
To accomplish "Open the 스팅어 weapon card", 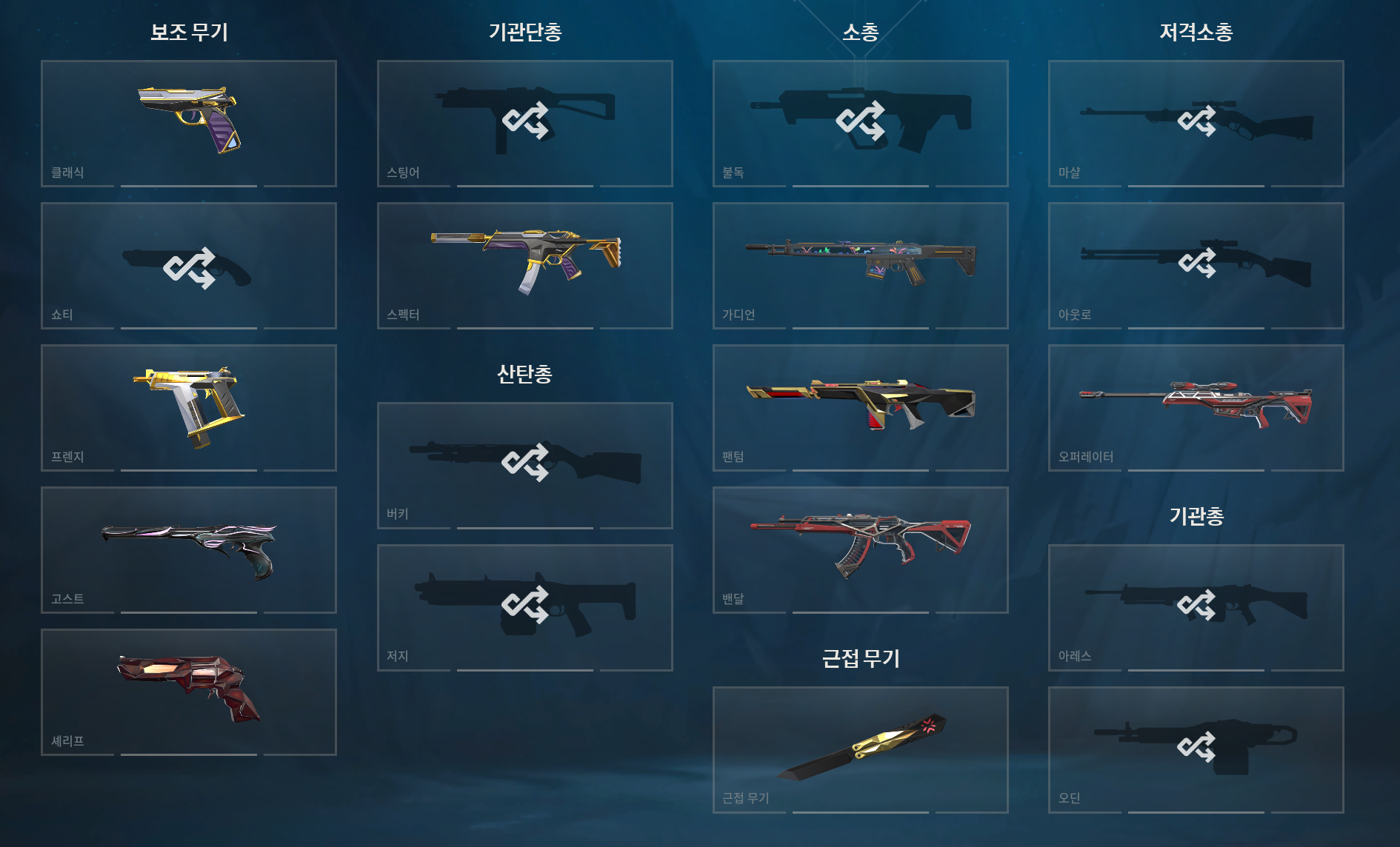I will coord(524,123).
